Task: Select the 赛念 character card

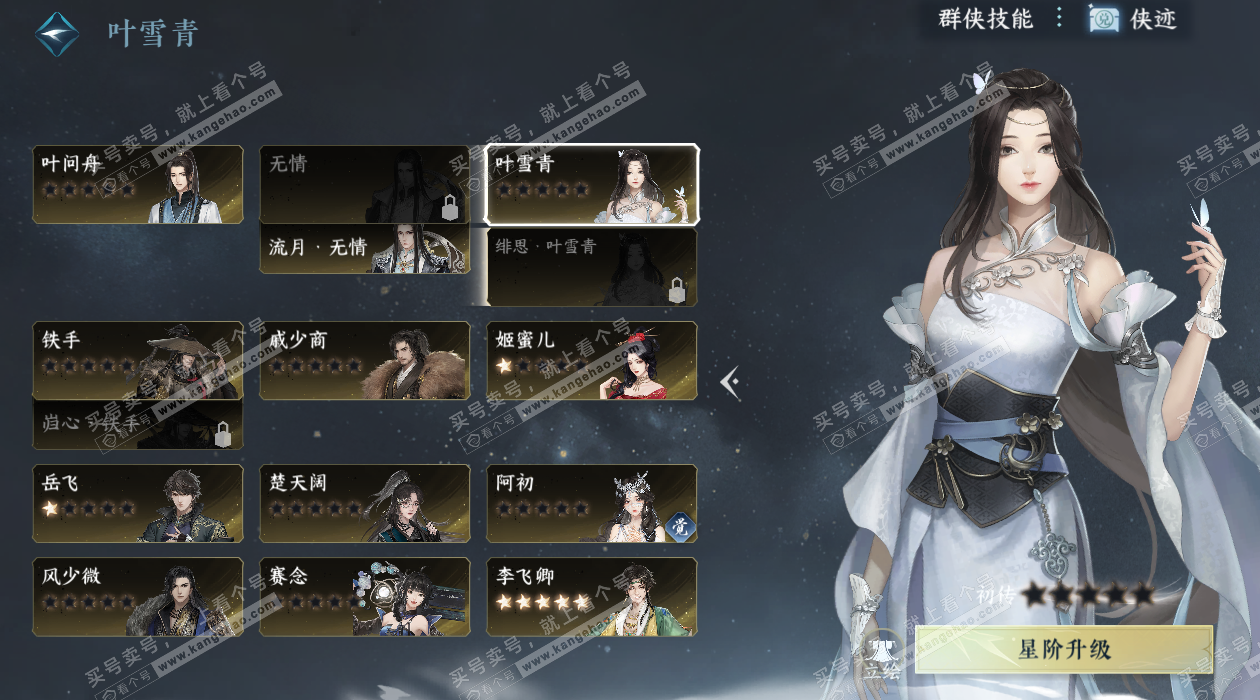Action: click(x=364, y=596)
